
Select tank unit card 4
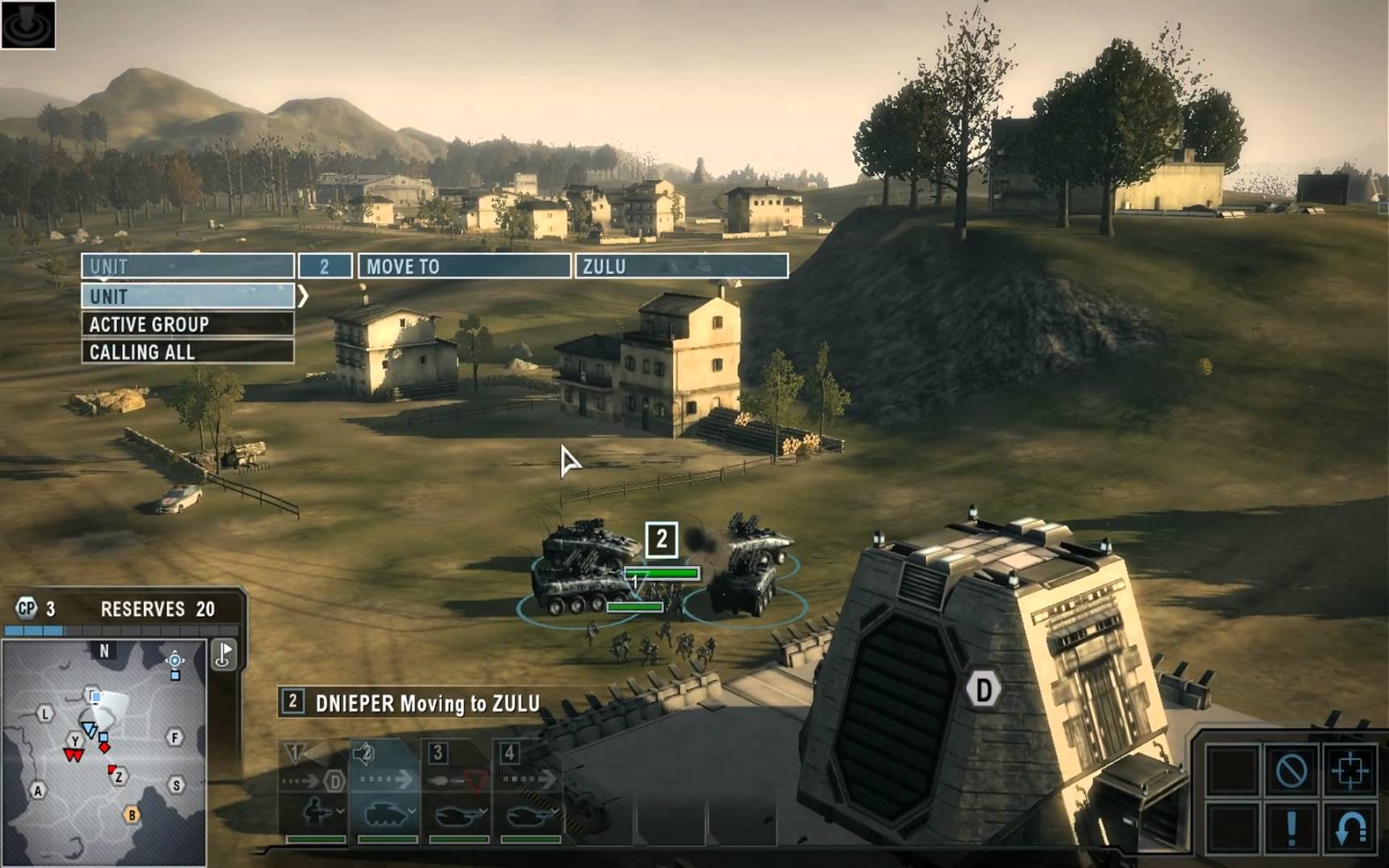point(530,792)
